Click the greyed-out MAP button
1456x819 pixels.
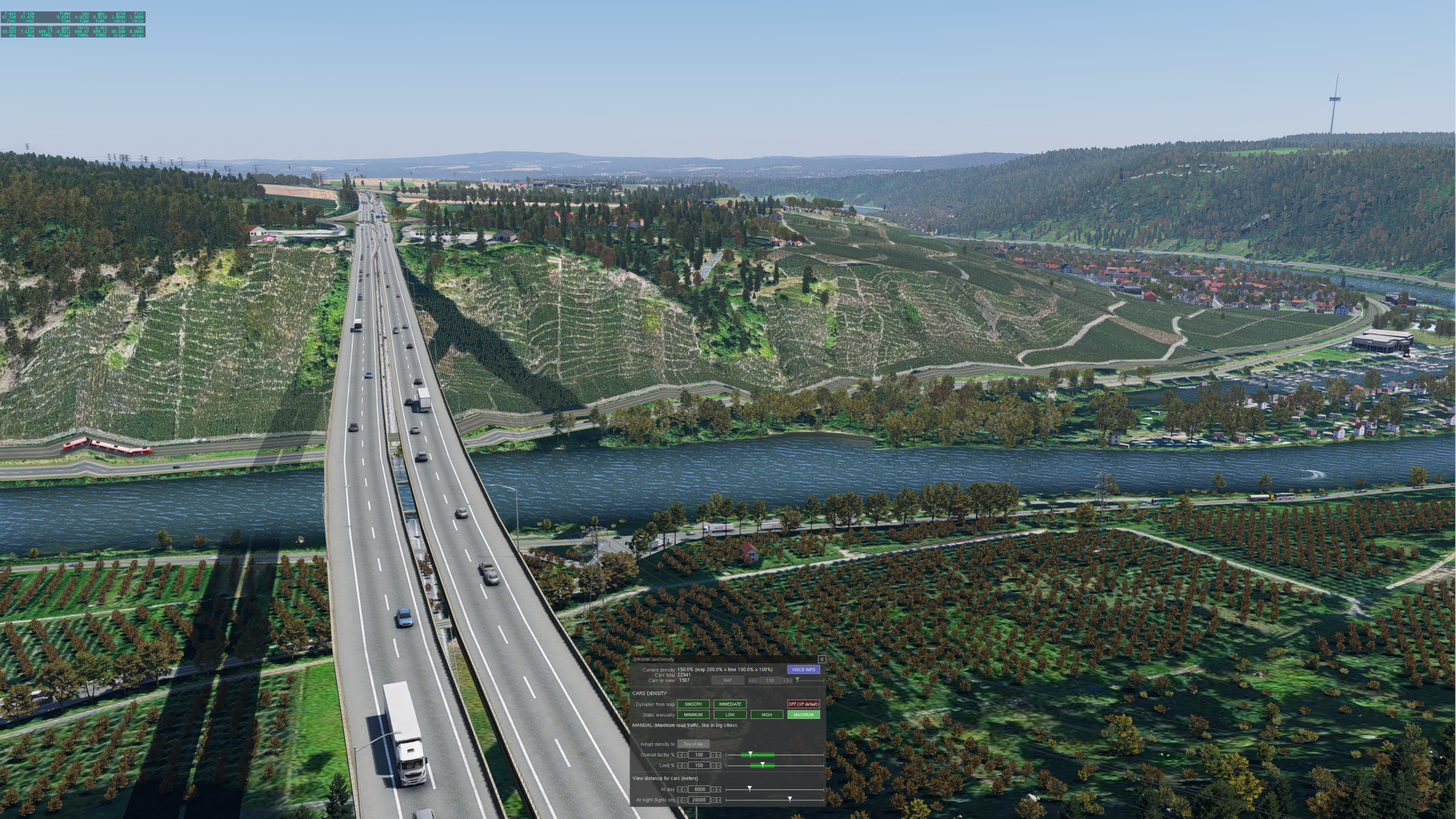click(727, 680)
